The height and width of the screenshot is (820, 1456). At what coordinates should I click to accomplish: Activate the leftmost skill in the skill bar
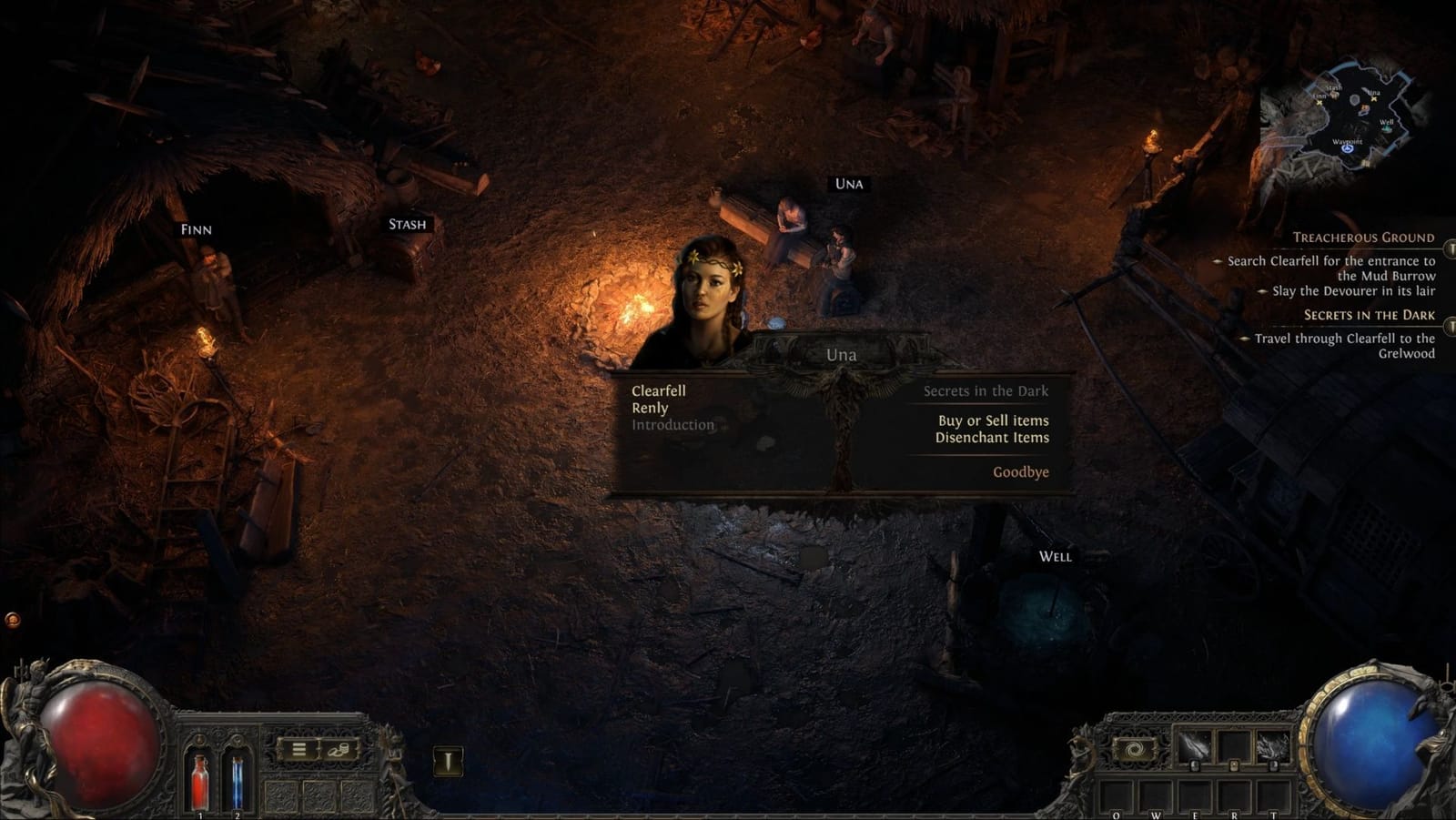pos(1194,744)
